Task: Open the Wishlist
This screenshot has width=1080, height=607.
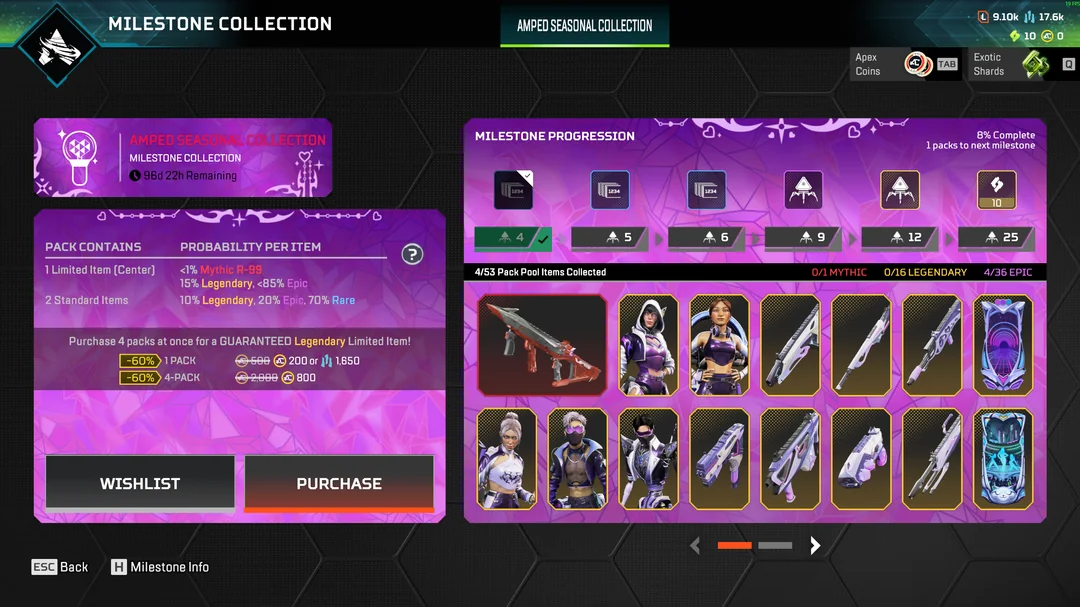Action: pyautogui.click(x=140, y=483)
